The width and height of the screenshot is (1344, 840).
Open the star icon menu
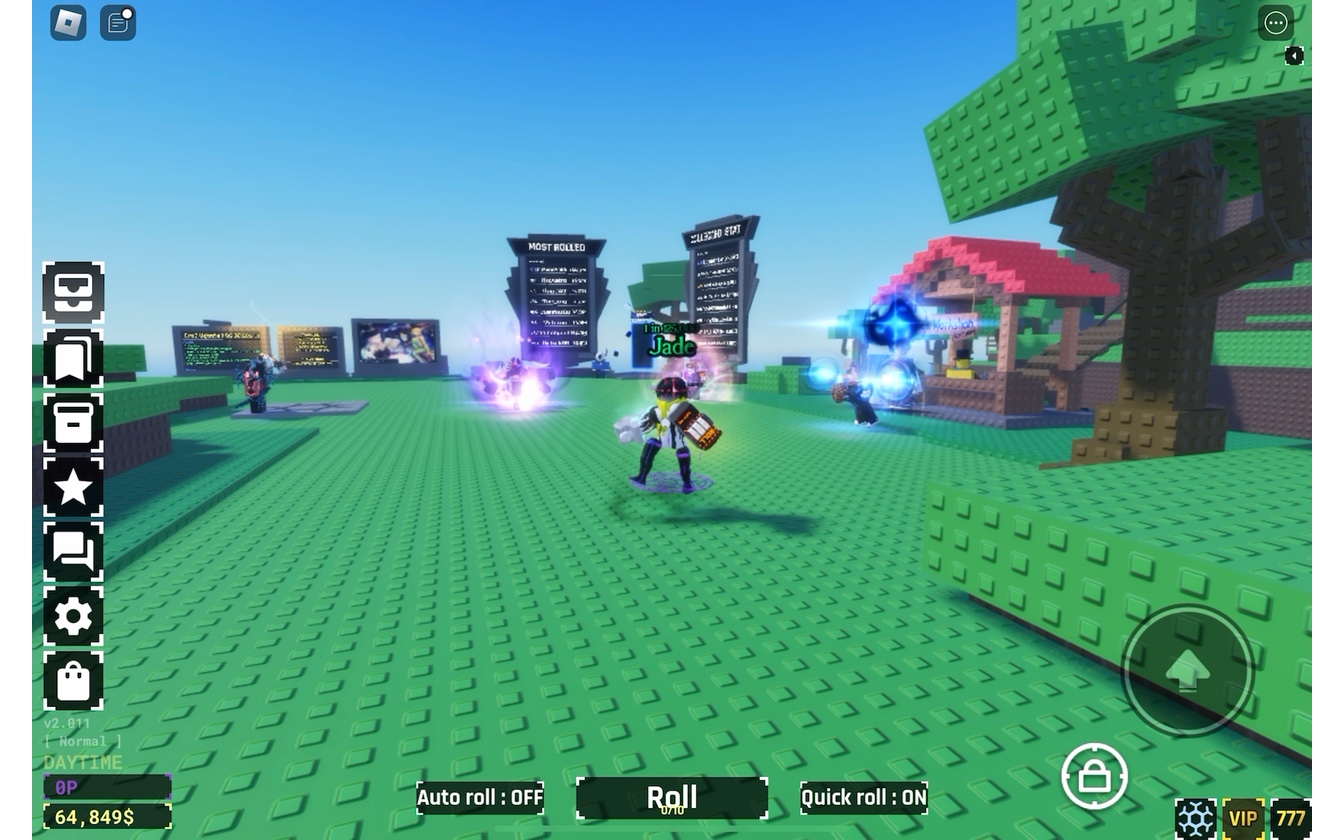click(73, 488)
